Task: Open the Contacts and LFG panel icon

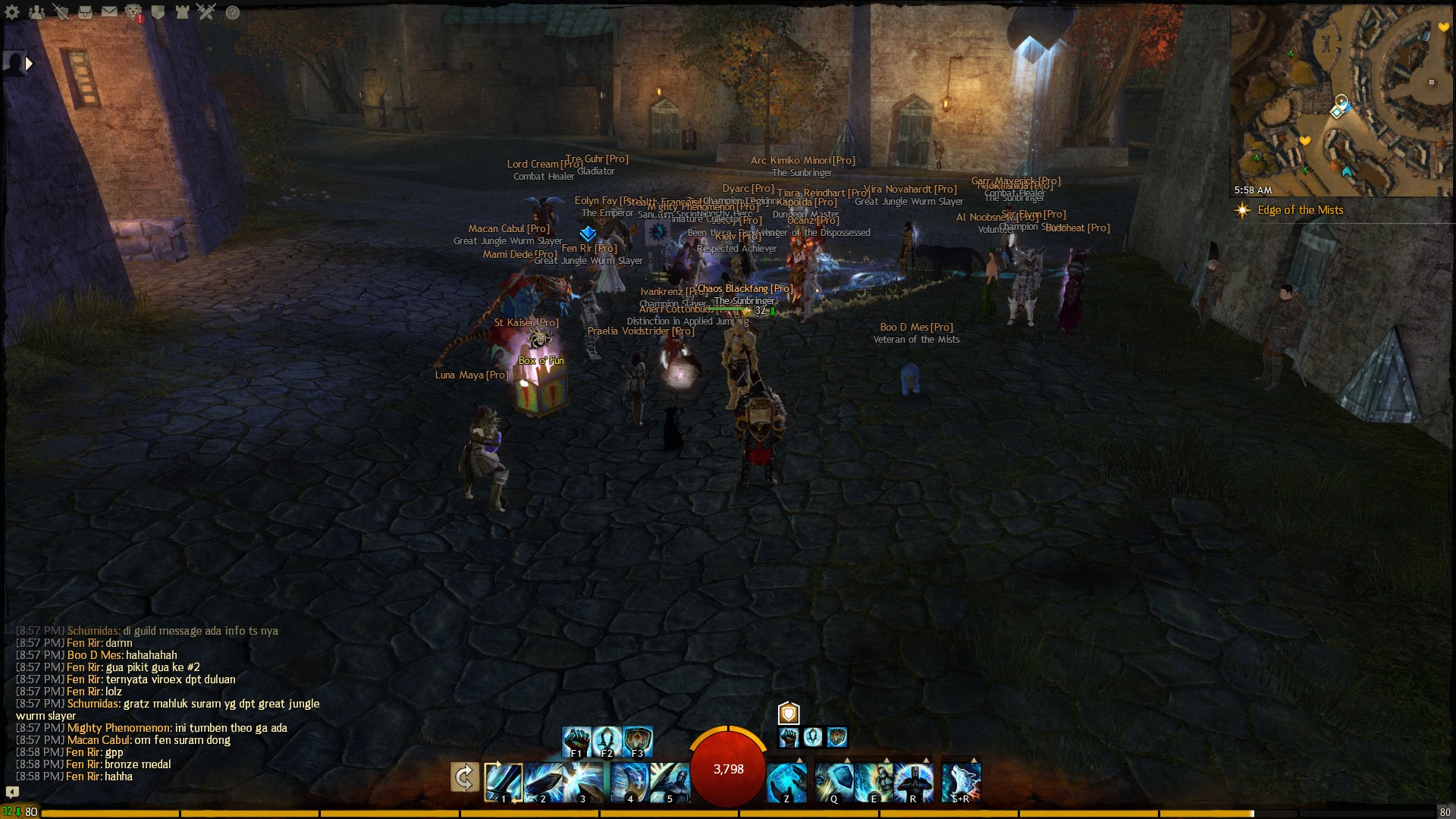Action: click(x=37, y=12)
